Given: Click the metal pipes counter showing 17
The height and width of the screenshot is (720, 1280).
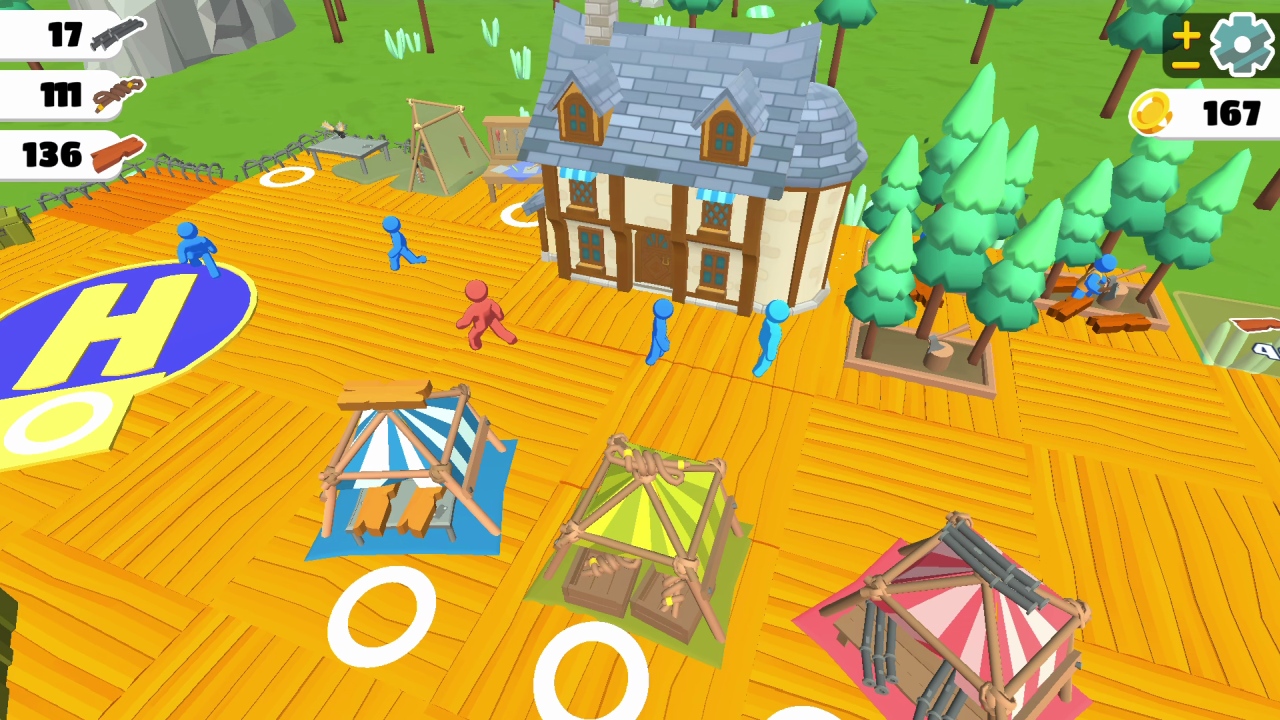Looking at the screenshot, I should tap(60, 36).
